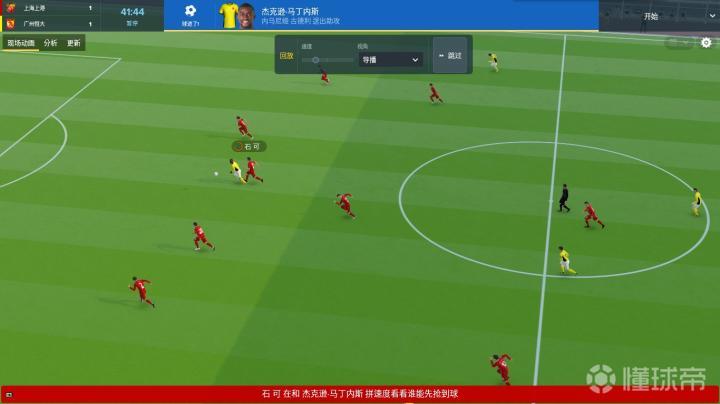Open 杰克逊·马丁内斯 goal banner
720x404 pixels.
tap(300, 15)
